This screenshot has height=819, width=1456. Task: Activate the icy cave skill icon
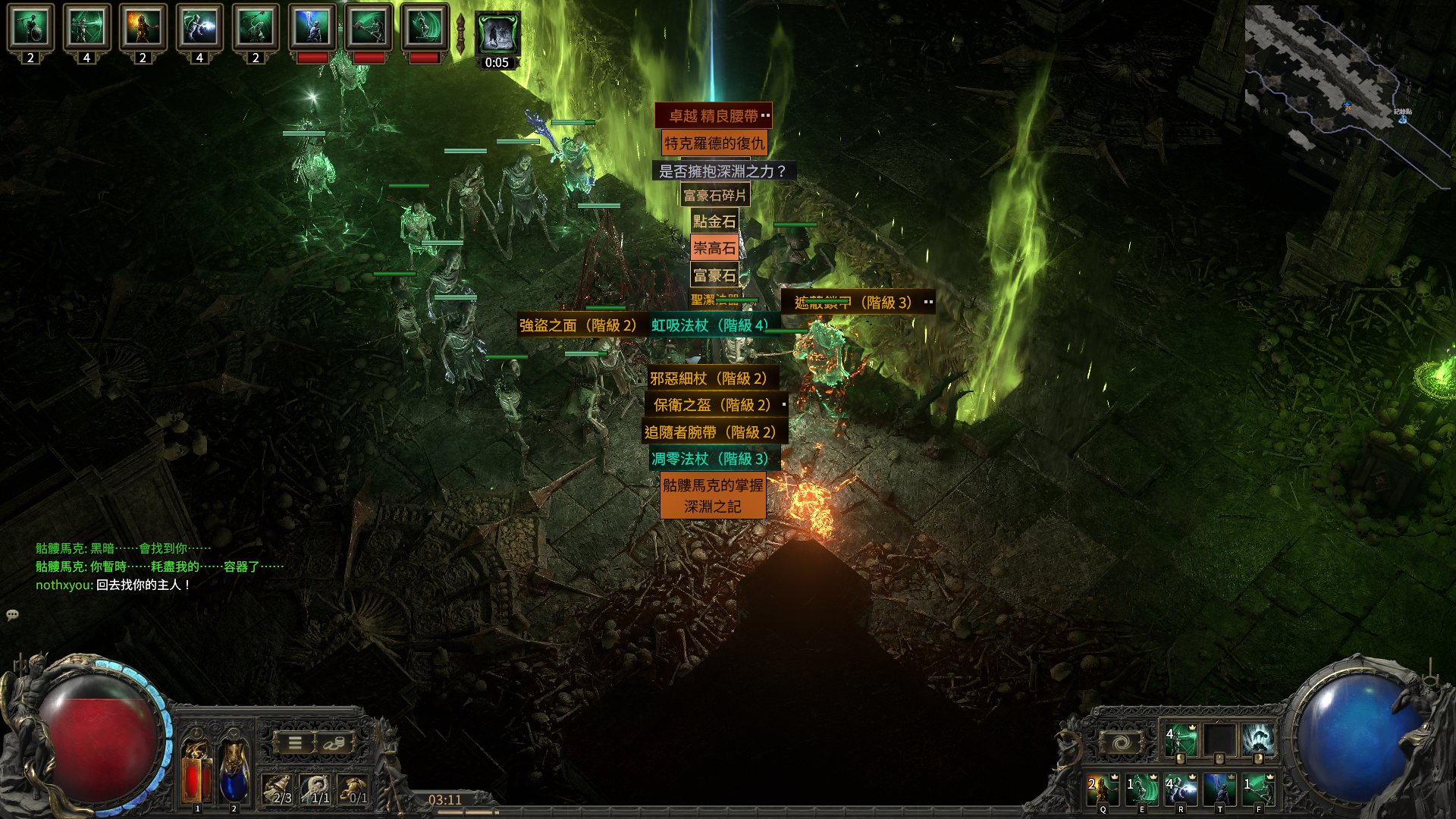[x=1258, y=739]
